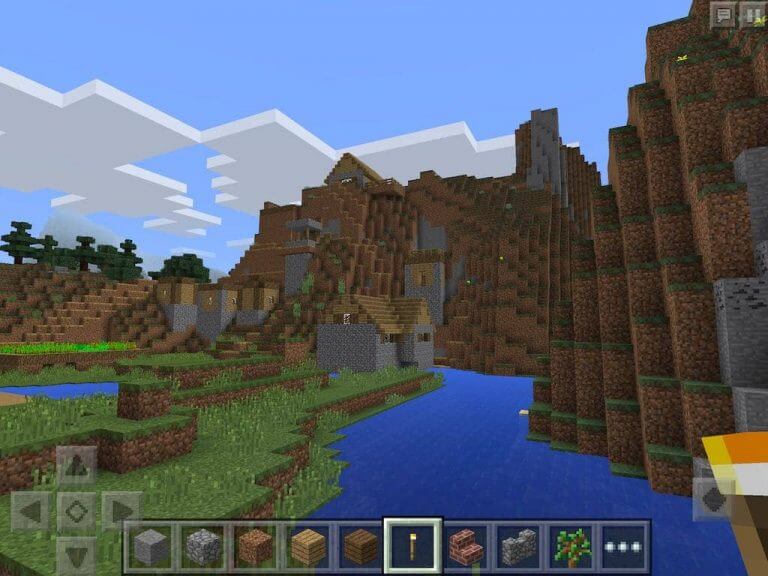Open the chat using the speech bubble button
768x576 pixels.
tap(722, 15)
